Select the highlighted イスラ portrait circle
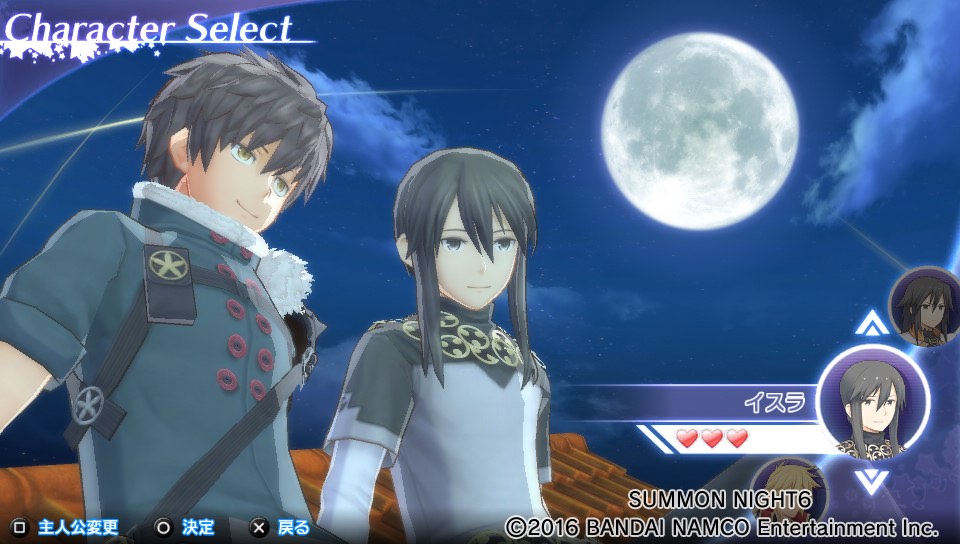Screen dimensions: 960x544 point(872,402)
